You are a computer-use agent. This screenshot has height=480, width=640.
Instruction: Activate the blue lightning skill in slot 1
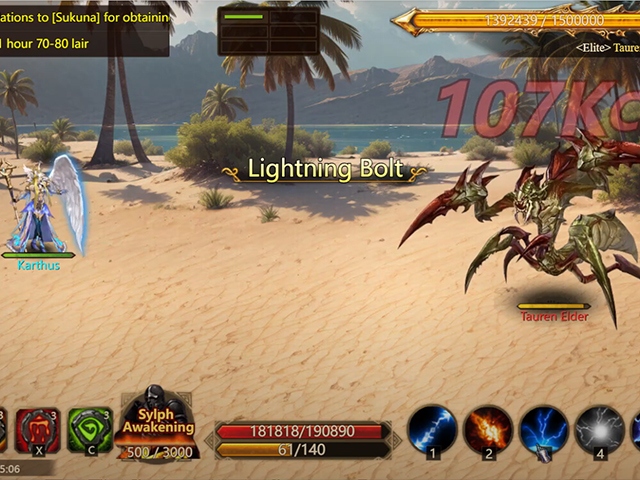click(x=433, y=429)
